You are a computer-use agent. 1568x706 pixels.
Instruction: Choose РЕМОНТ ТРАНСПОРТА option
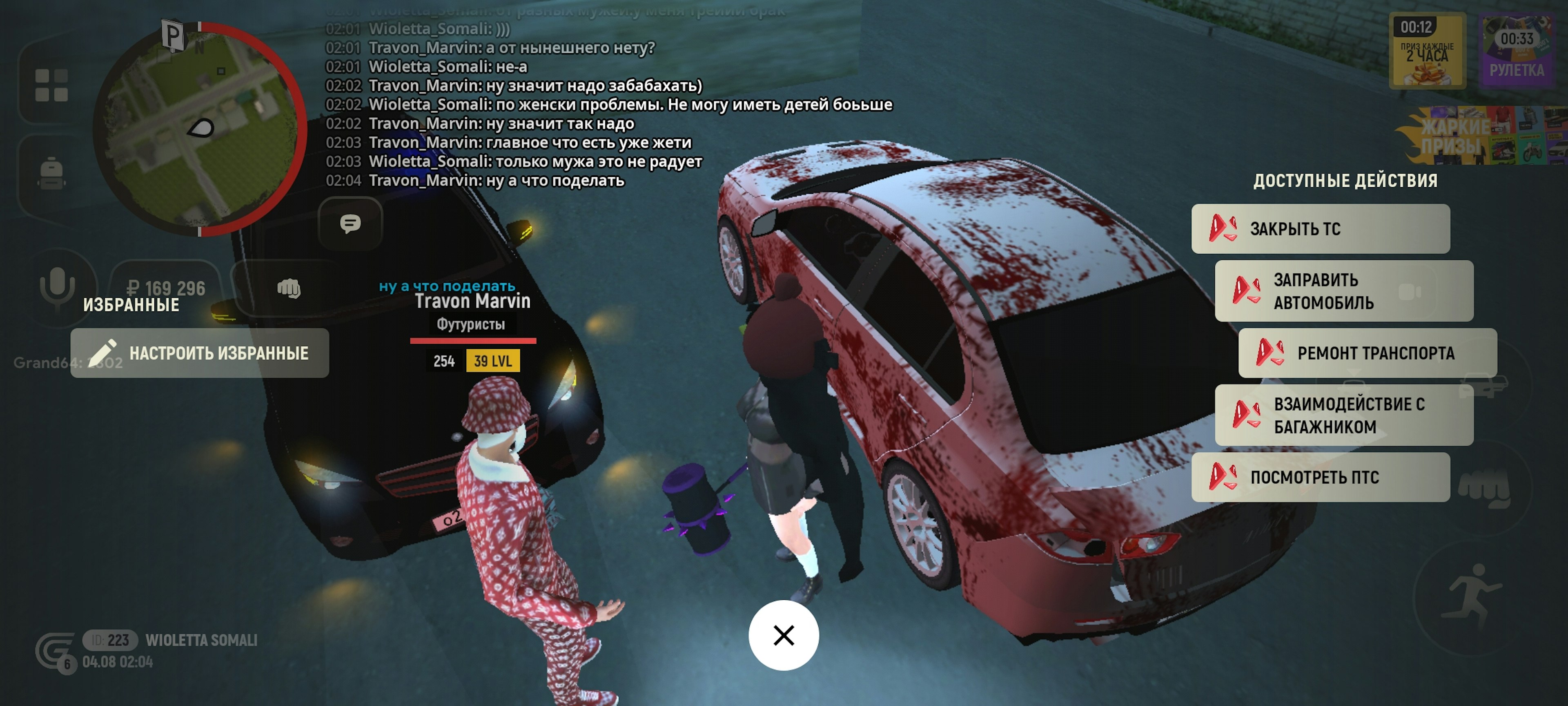[1367, 353]
